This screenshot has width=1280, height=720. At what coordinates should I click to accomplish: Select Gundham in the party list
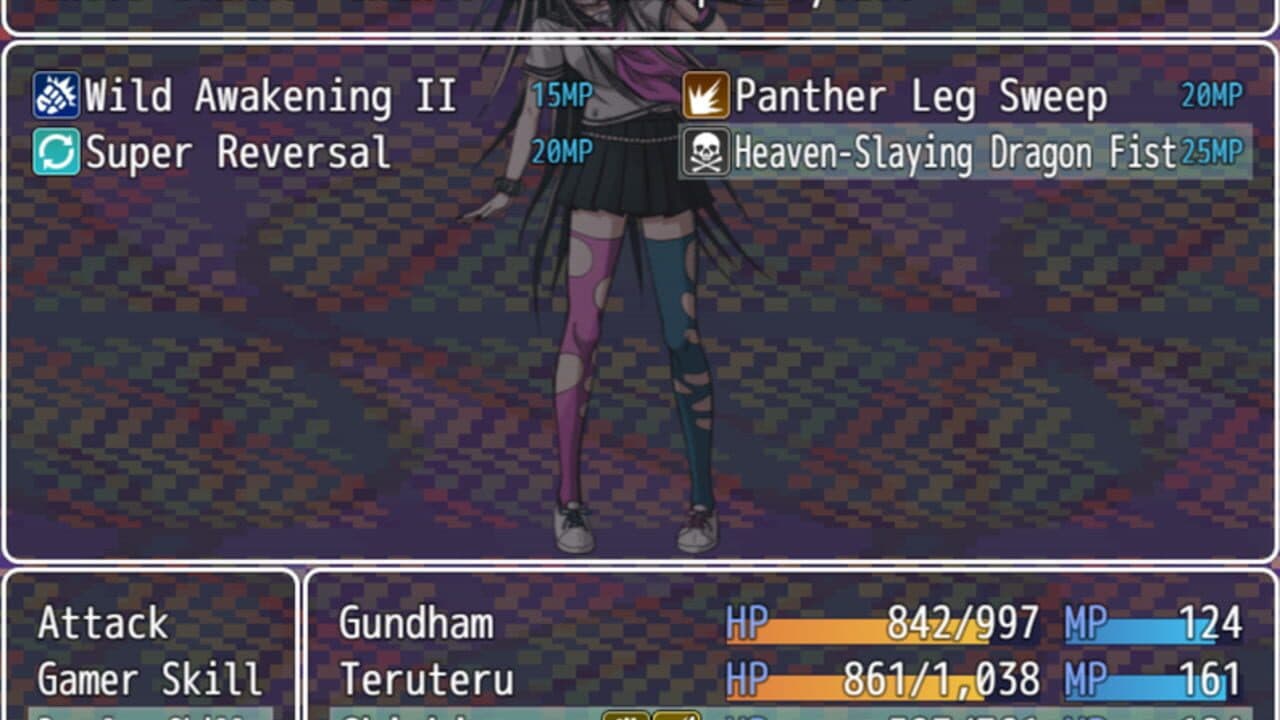click(x=418, y=622)
